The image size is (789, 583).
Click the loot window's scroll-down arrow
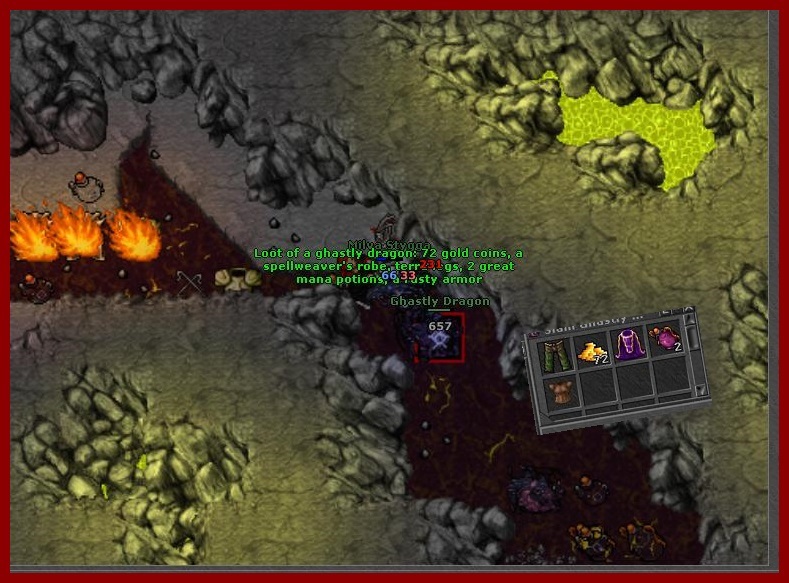[701, 389]
